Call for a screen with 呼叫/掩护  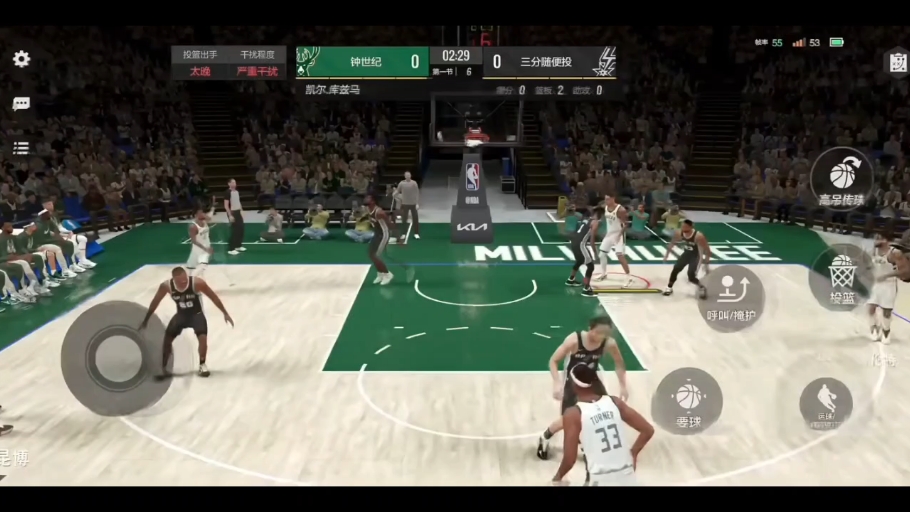coord(730,297)
